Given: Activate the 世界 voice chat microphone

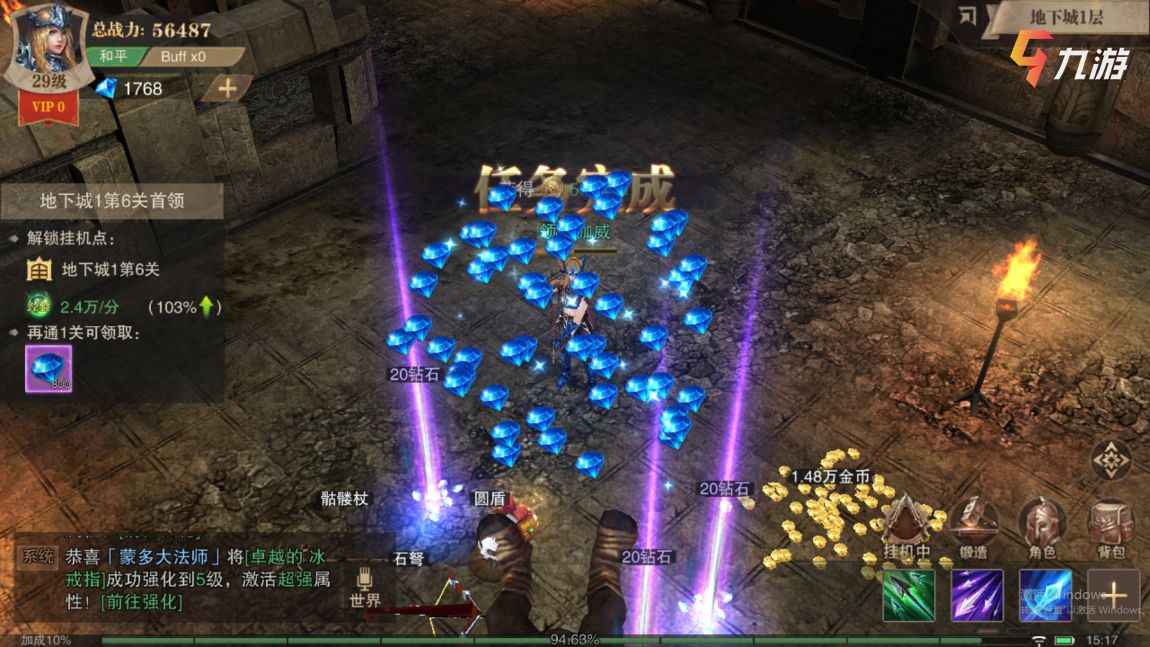Looking at the screenshot, I should (365, 587).
